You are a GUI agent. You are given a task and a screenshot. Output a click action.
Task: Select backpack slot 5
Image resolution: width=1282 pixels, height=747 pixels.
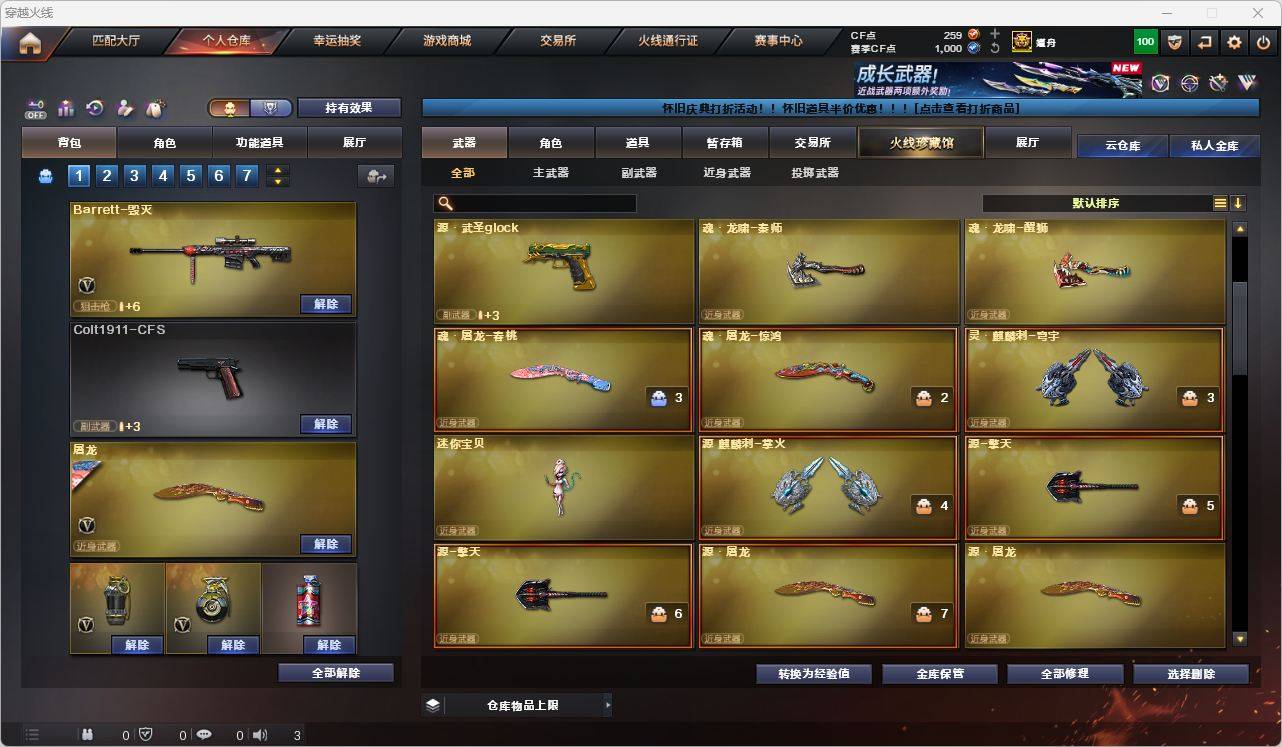tap(190, 176)
